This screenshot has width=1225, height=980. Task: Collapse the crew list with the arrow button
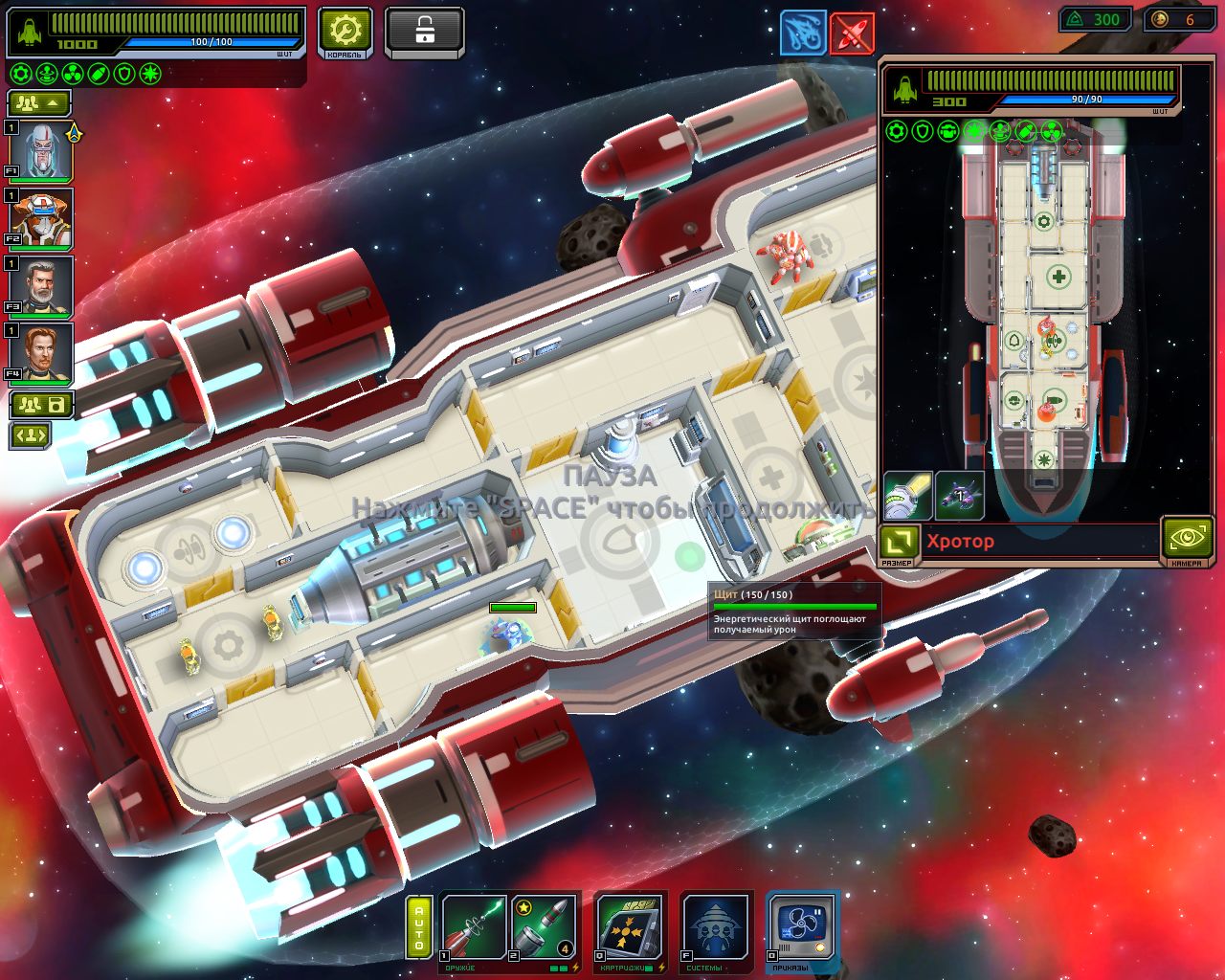(x=39, y=102)
